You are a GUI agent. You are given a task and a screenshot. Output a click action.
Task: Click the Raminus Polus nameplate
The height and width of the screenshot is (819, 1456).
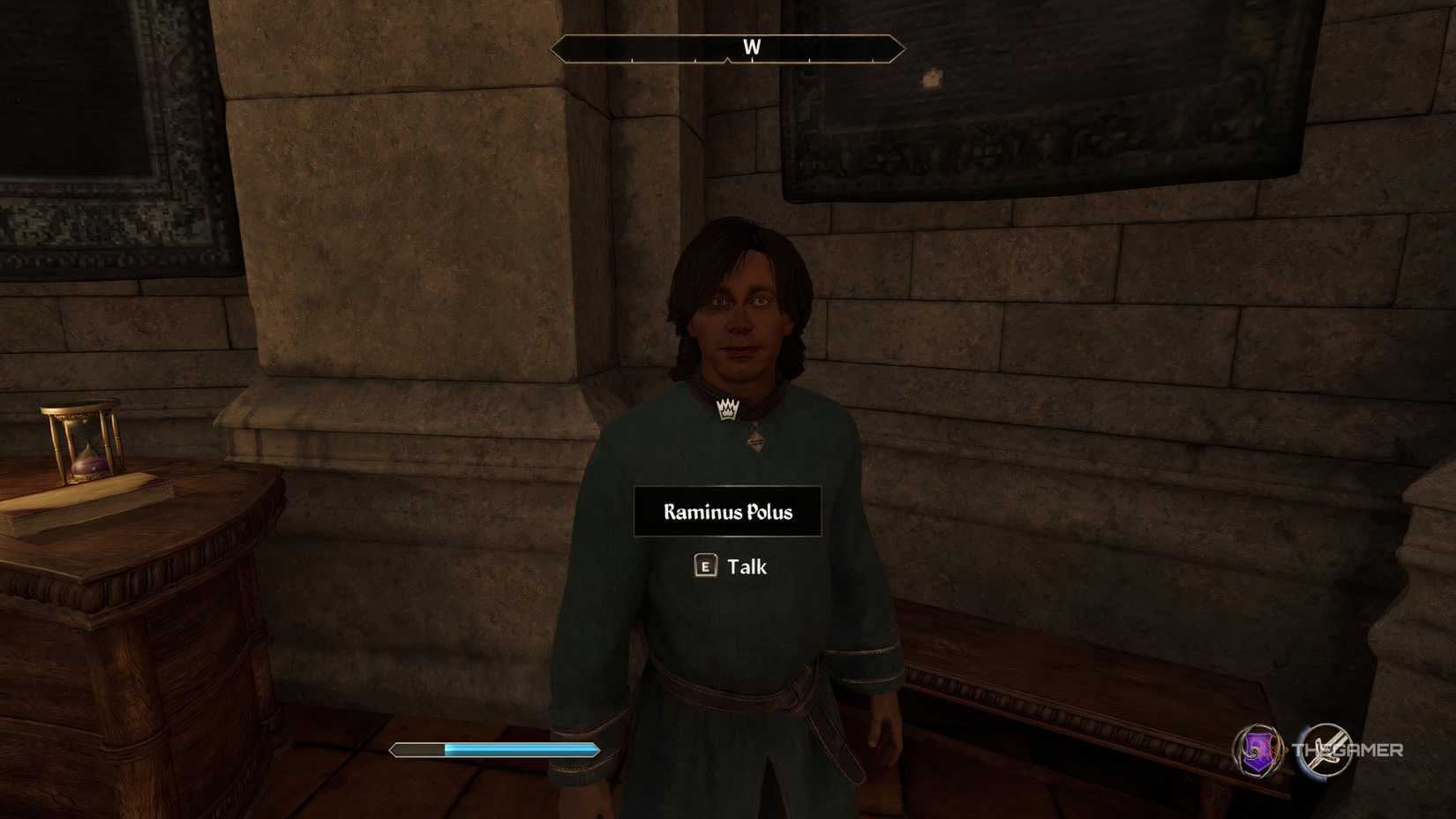point(729,511)
